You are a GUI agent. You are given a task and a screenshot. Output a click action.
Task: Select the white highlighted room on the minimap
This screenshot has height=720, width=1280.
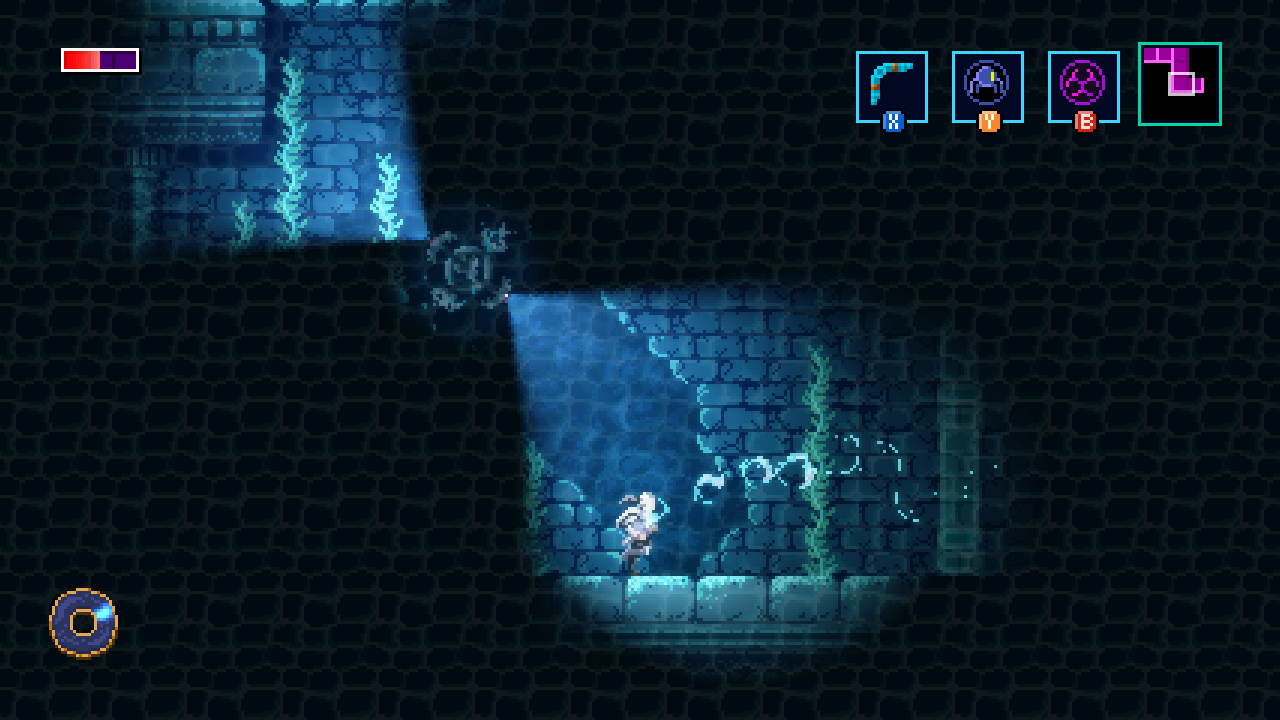click(1182, 84)
